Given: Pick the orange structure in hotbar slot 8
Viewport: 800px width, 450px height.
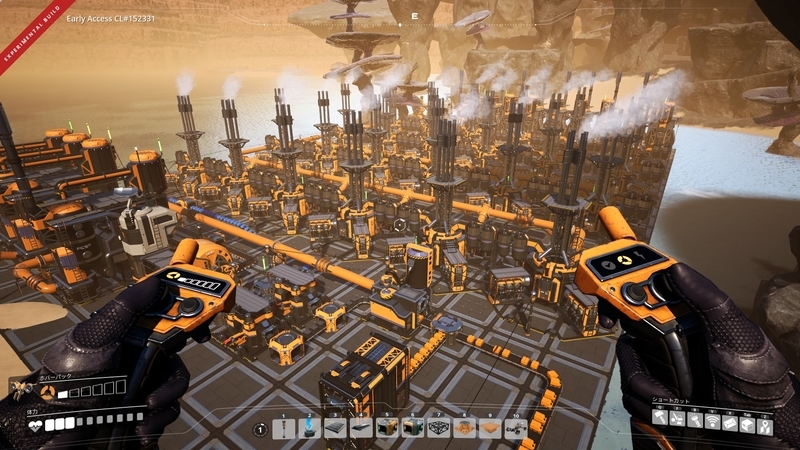Looking at the screenshot, I should coord(465,428).
